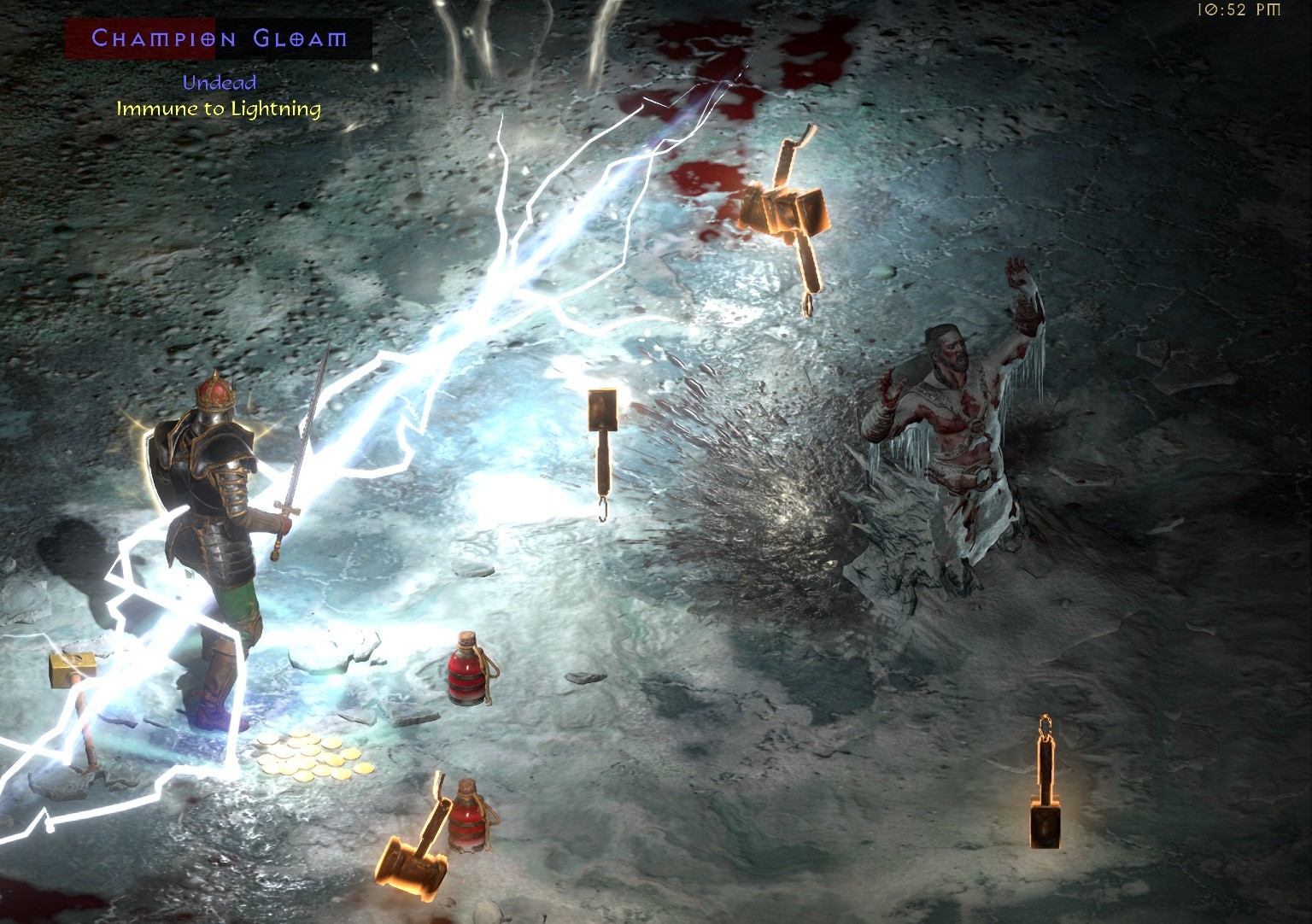Click the Champion Gloam name banner
The height and width of the screenshot is (924, 1312).
click(x=218, y=38)
